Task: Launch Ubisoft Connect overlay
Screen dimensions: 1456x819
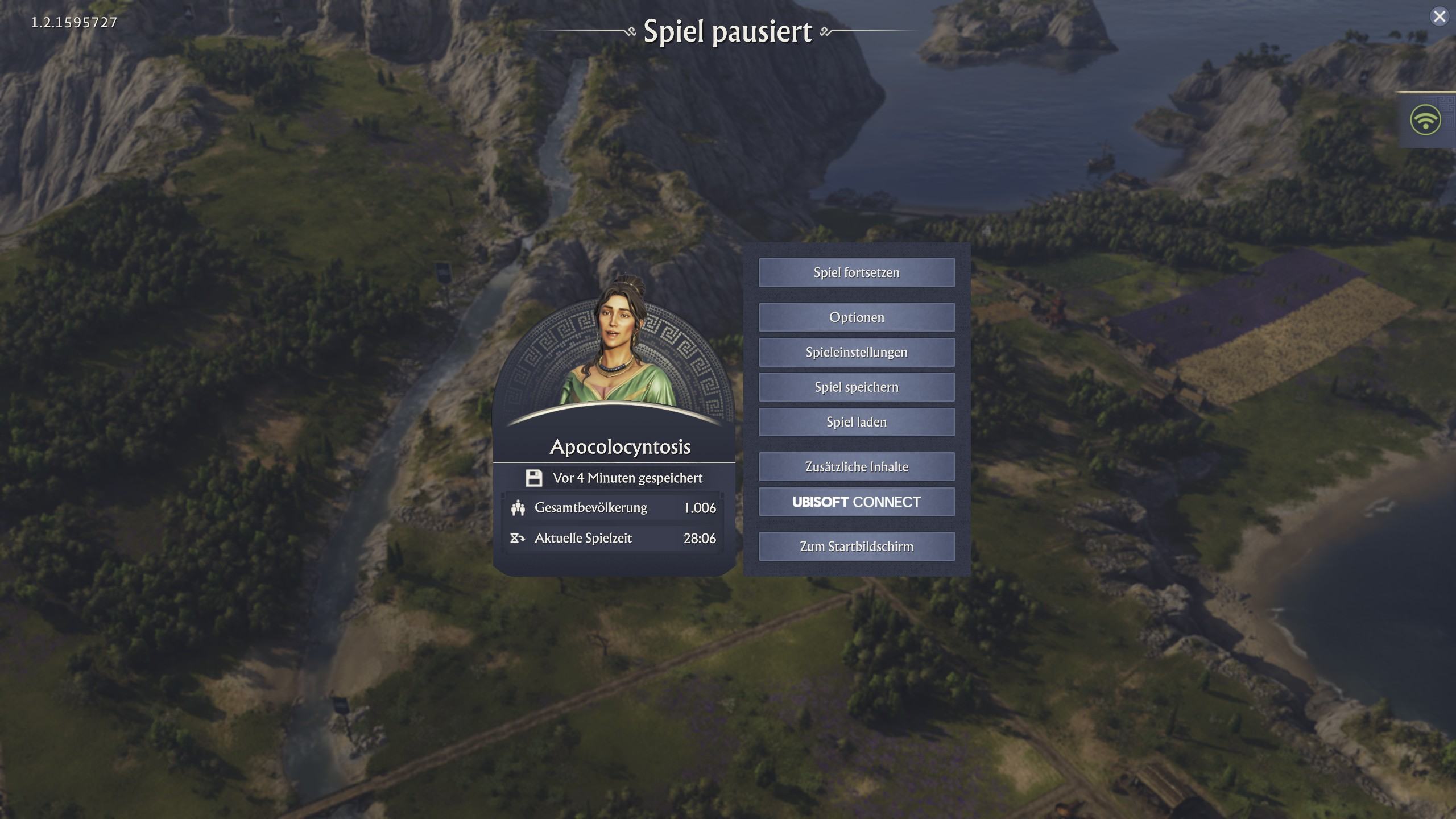Action: [x=857, y=502]
